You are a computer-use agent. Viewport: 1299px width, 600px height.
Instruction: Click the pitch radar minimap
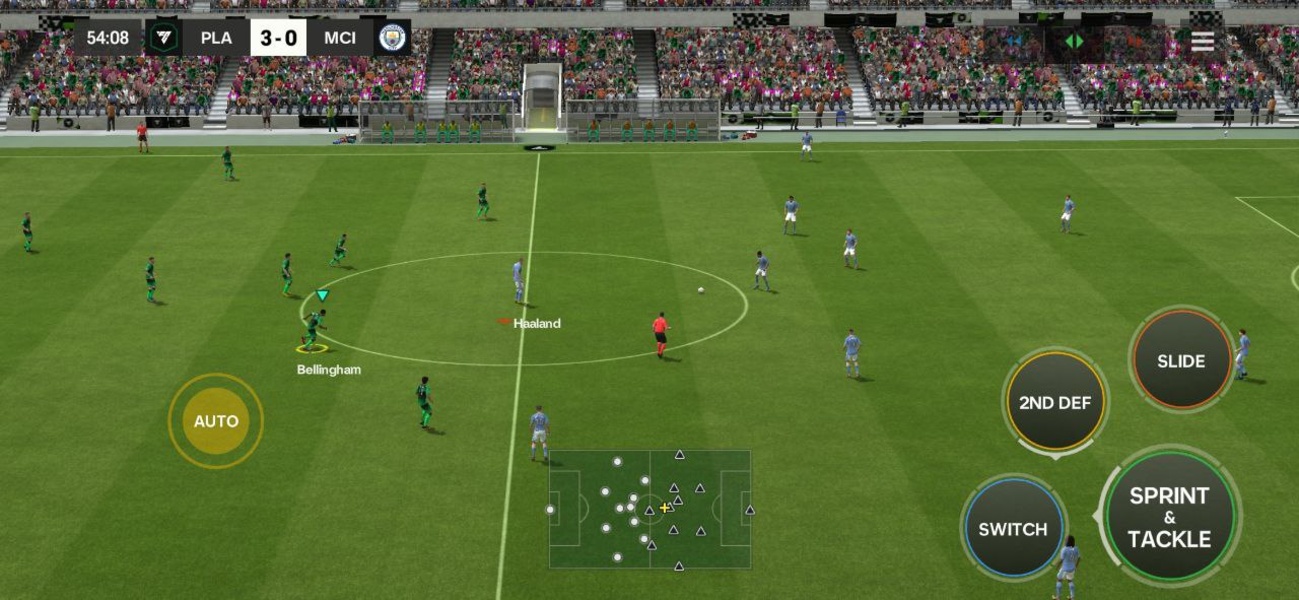click(649, 509)
